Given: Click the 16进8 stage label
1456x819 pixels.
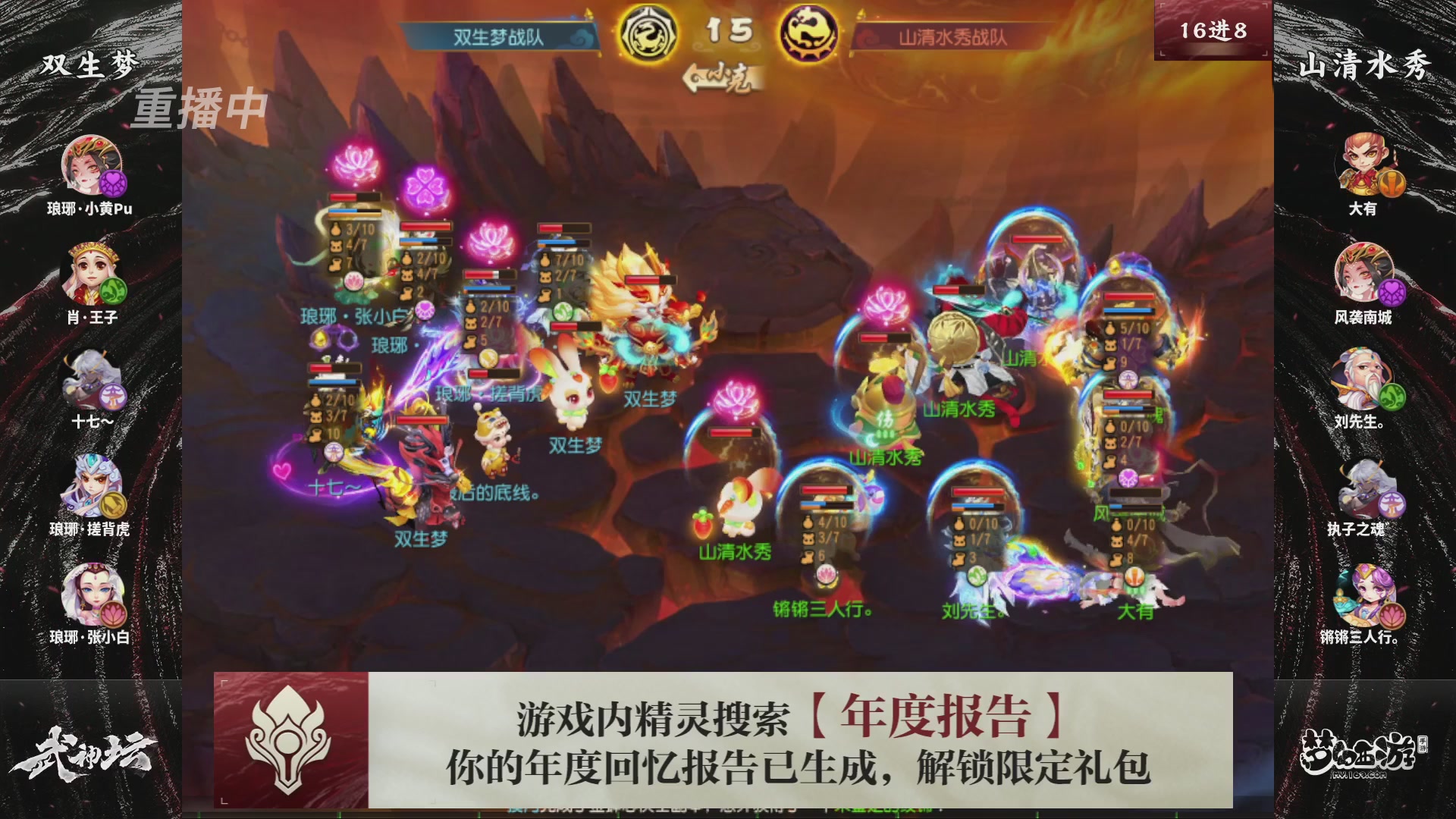Looking at the screenshot, I should 1213,32.
